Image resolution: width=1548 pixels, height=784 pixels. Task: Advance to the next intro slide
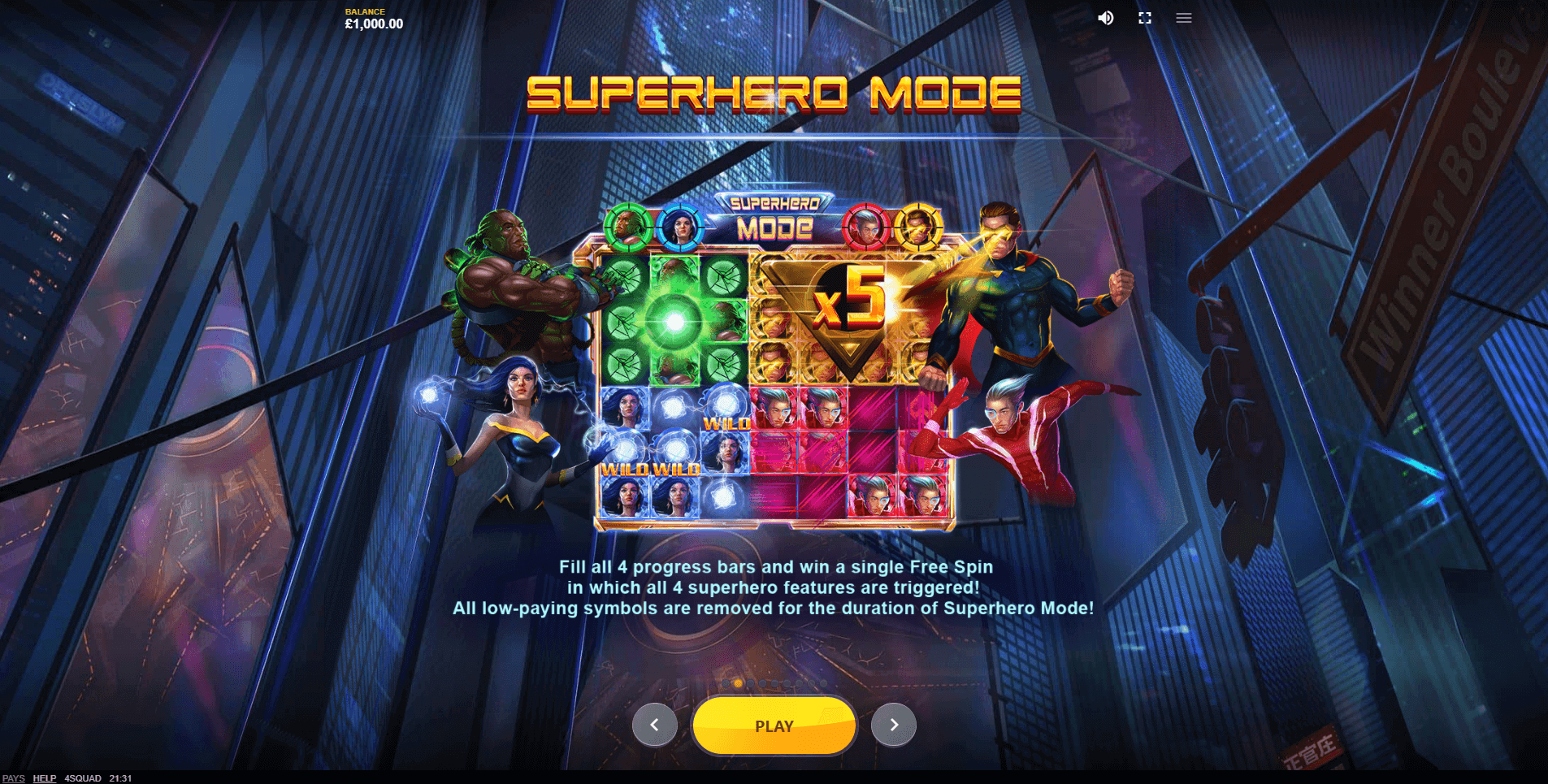coord(893,725)
